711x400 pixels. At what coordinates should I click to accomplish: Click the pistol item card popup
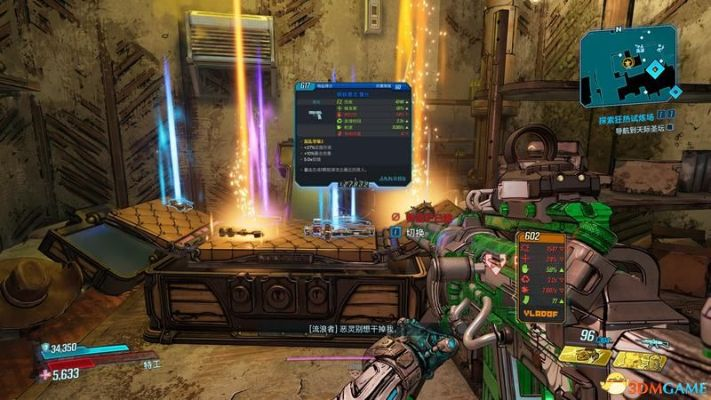tap(352, 135)
